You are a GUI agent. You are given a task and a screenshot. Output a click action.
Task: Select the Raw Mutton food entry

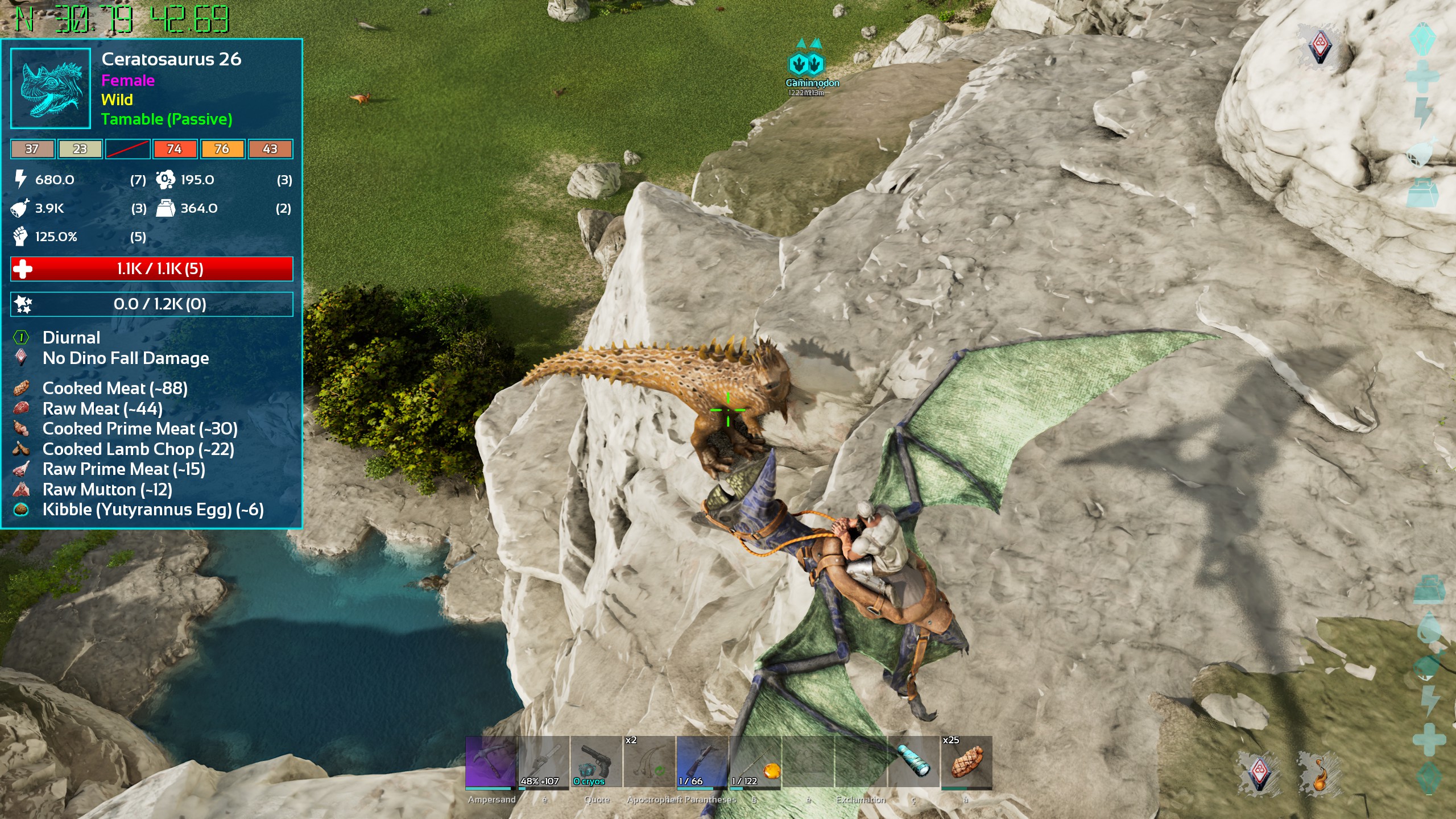tap(107, 490)
